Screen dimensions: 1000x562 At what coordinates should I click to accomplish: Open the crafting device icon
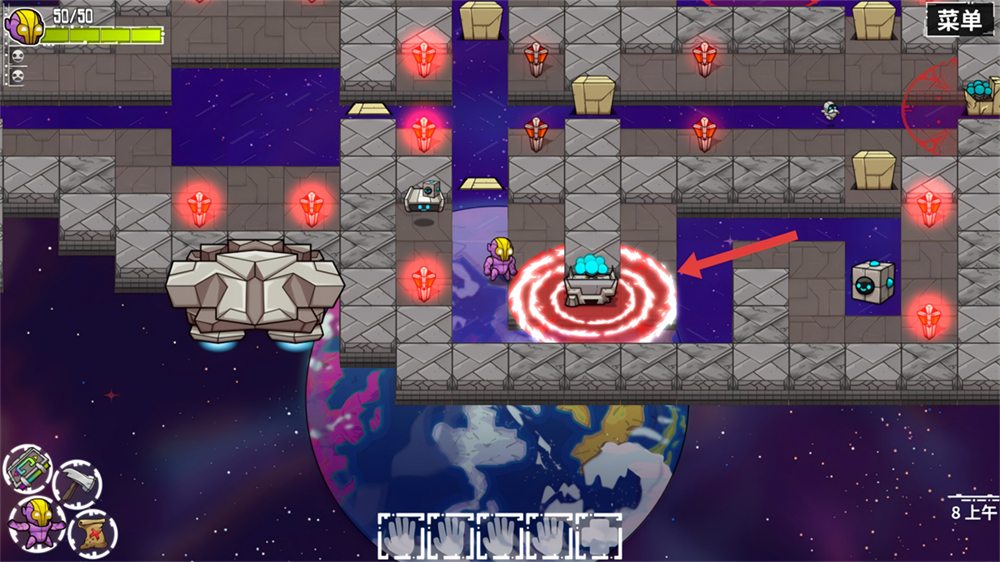[x=28, y=469]
